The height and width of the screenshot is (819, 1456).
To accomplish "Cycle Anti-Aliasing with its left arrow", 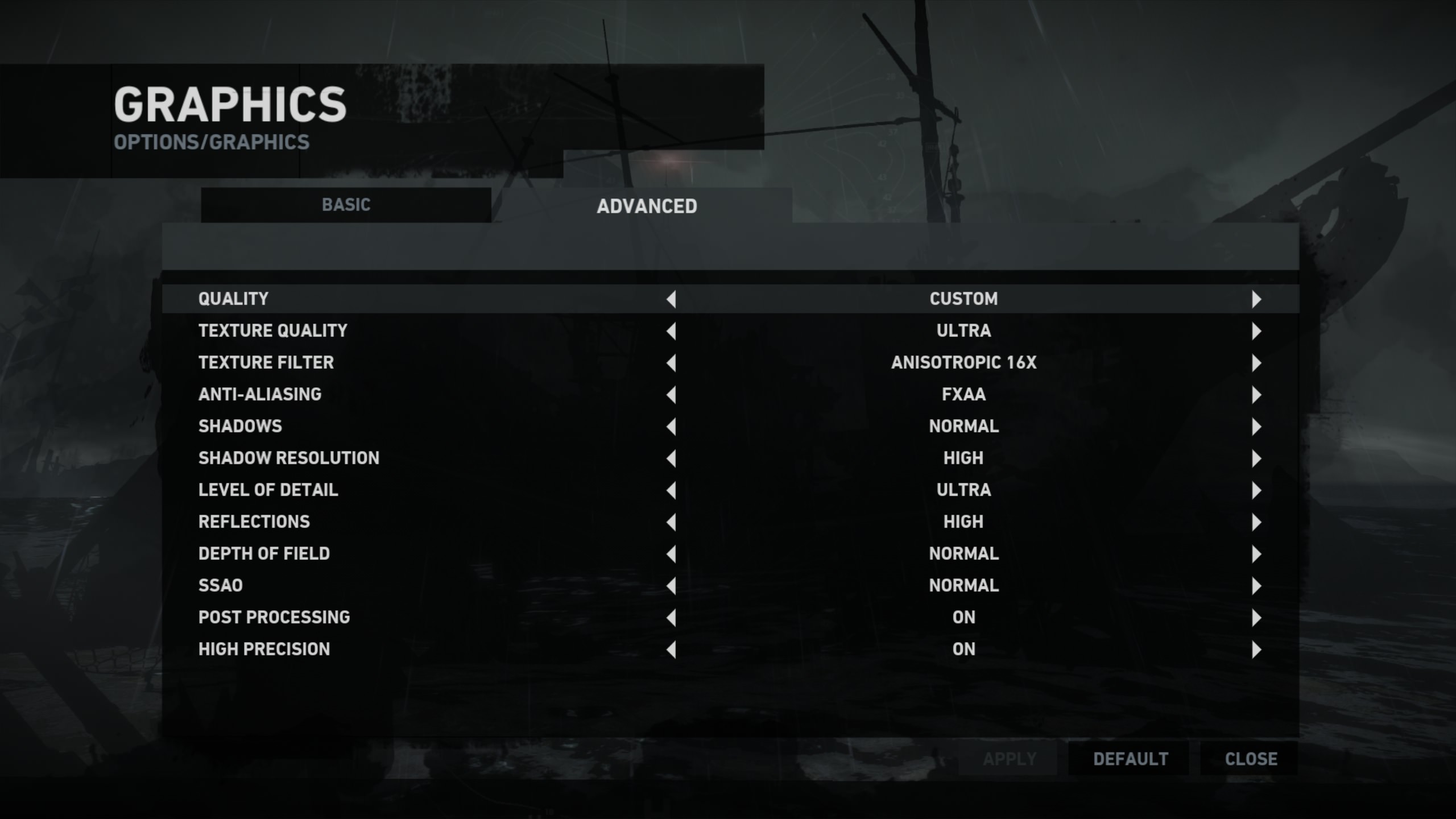I will 672,395.
